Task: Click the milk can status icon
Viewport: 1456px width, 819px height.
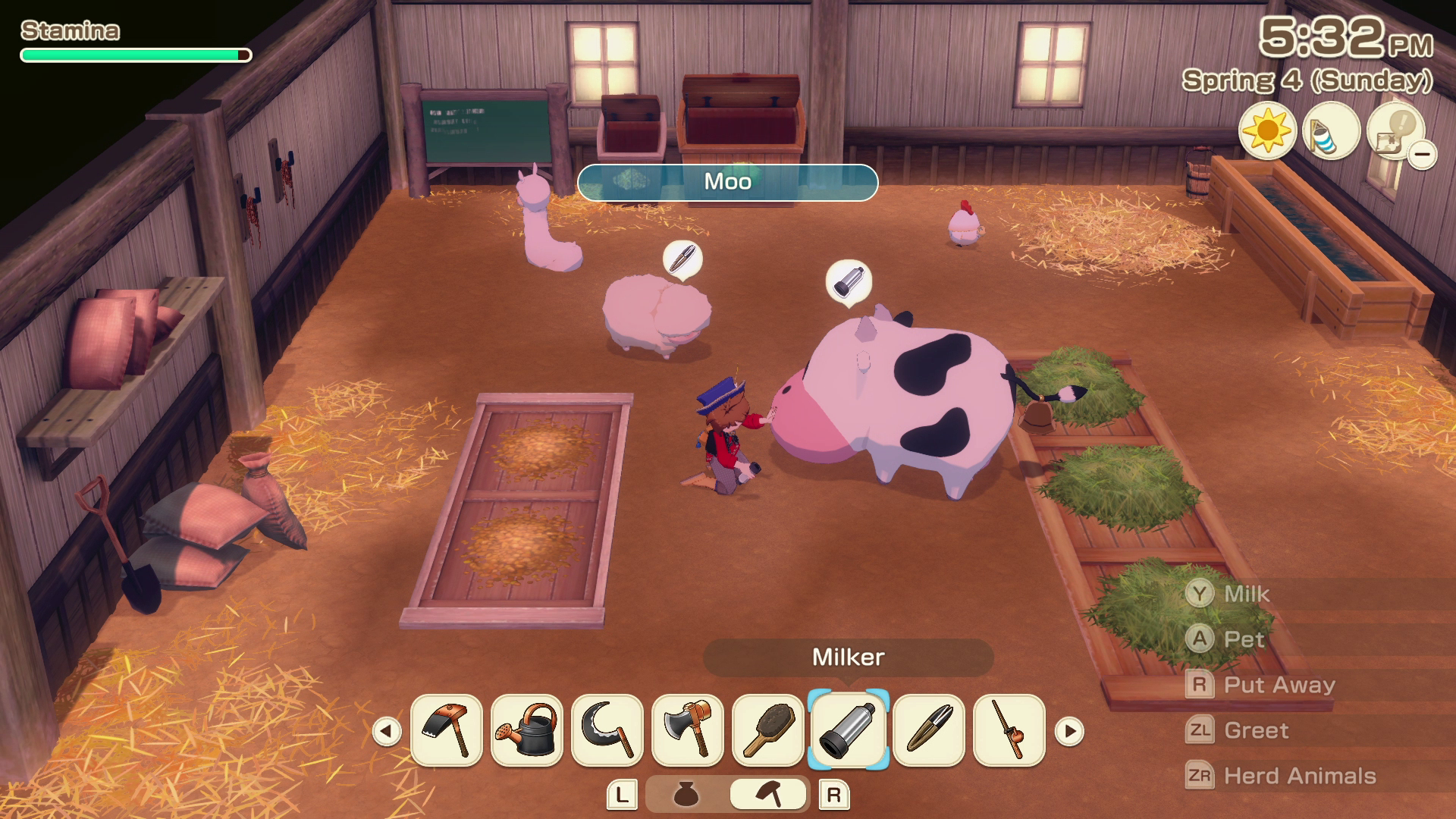Action: pos(1332,130)
